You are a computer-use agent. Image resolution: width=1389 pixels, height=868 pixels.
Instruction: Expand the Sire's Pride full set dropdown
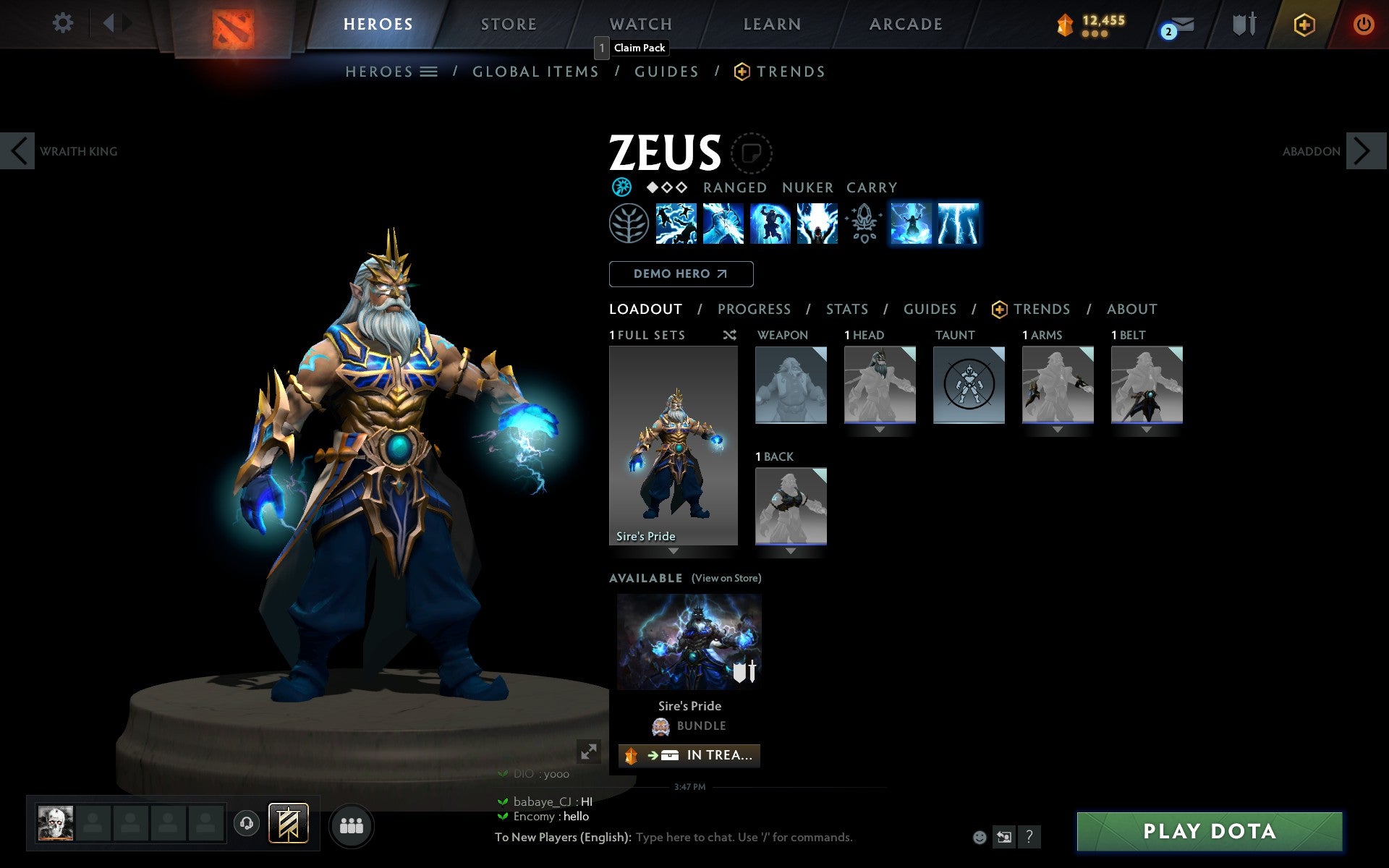[x=673, y=550]
